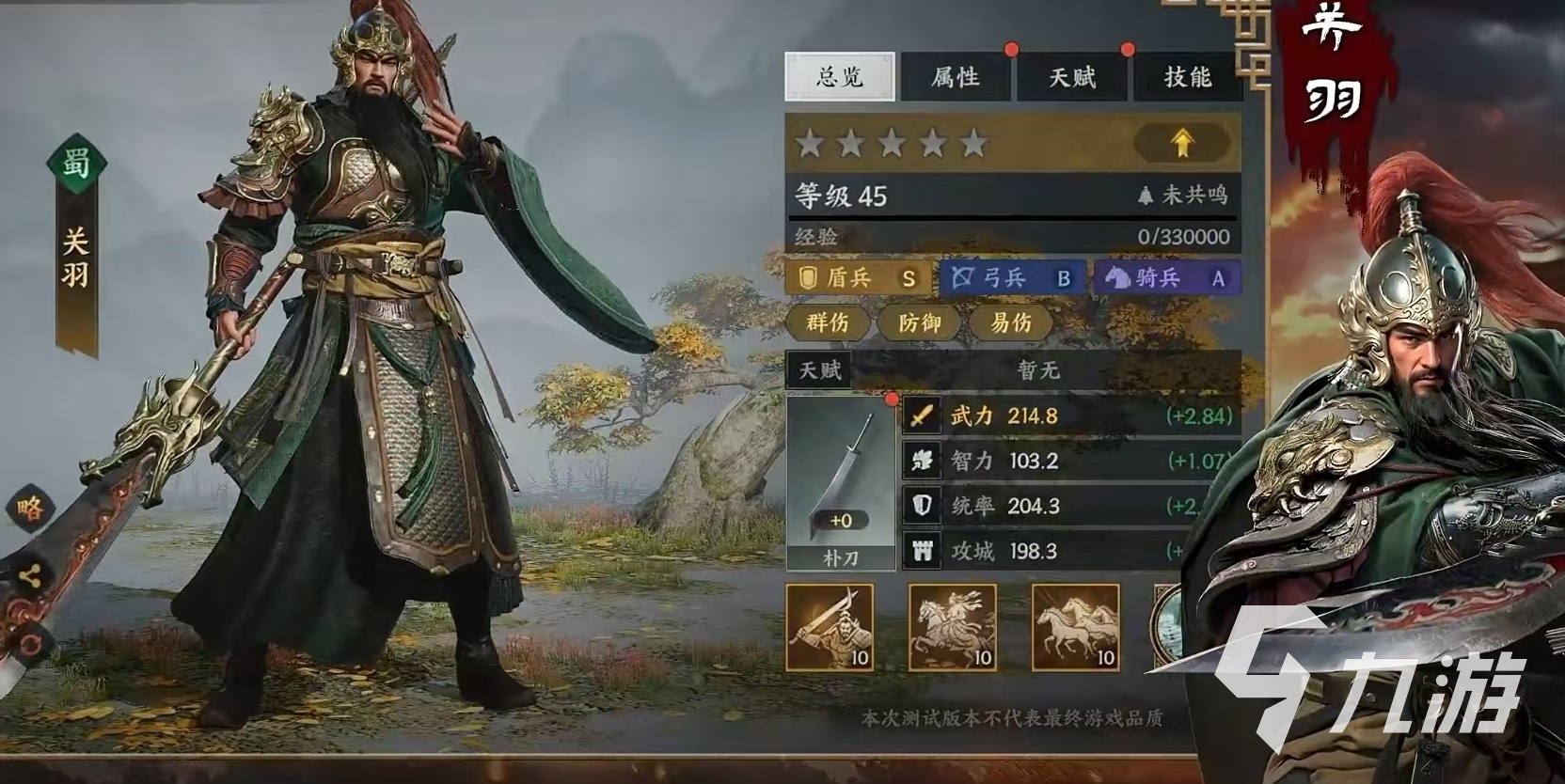Switch to the 天赋 tab
Screen dimensions: 1565x784
pyautogui.click(x=1072, y=77)
